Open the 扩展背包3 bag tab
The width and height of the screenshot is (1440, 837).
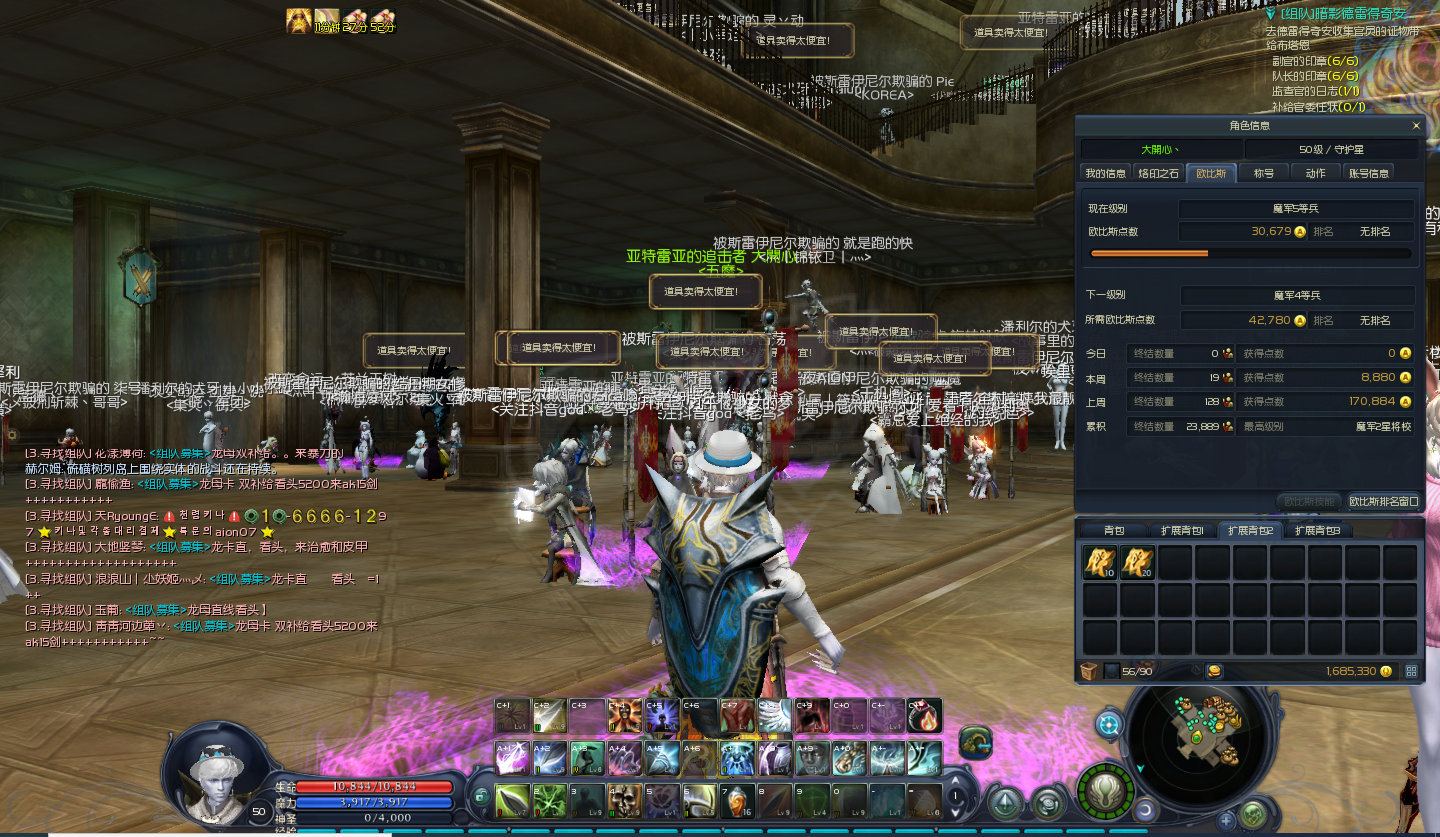(x=1318, y=530)
